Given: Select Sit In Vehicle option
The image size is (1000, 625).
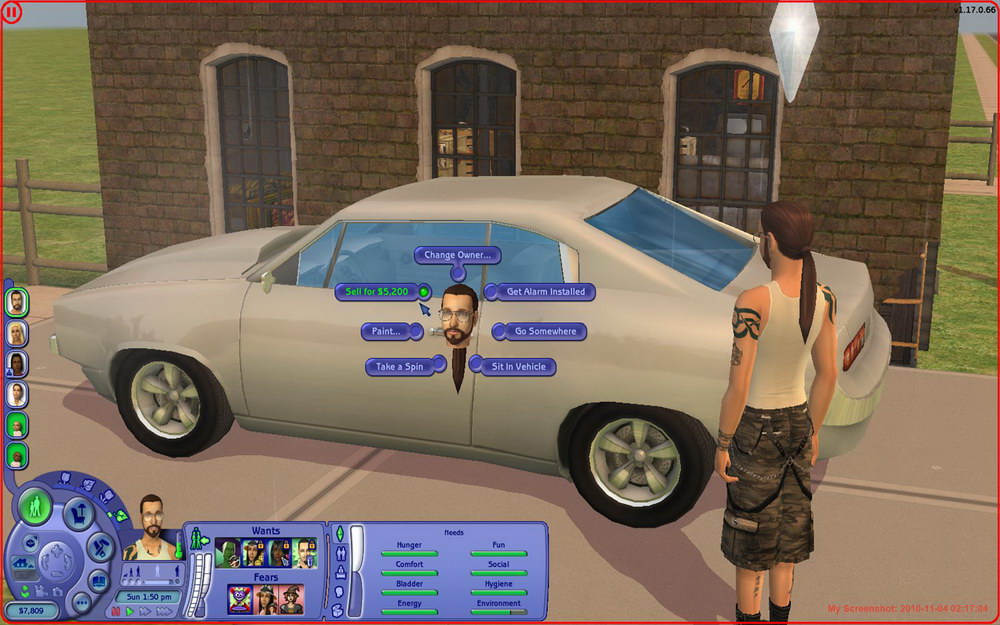Looking at the screenshot, I should coord(518,367).
